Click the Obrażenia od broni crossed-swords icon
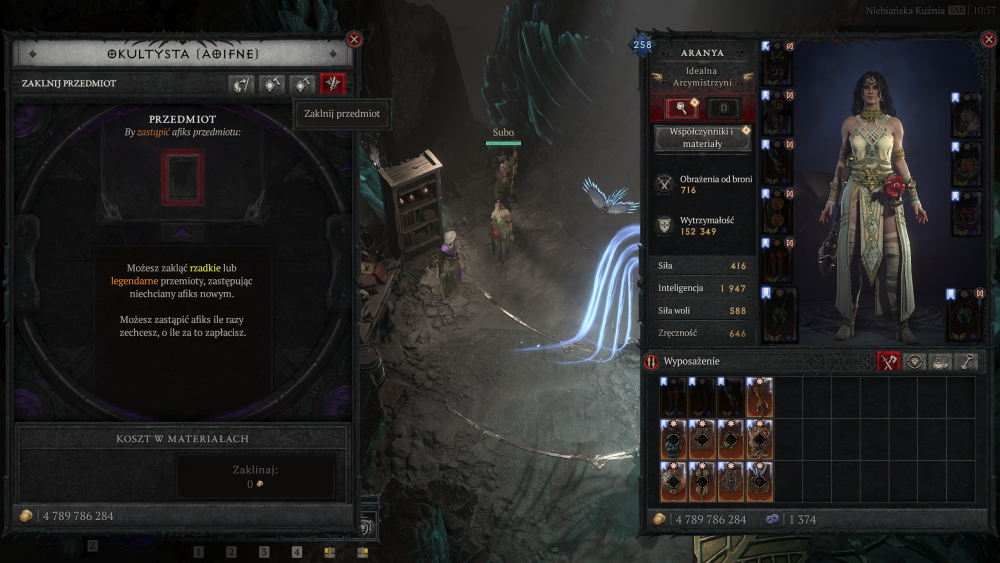Image resolution: width=1000 pixels, height=563 pixels. pos(664,183)
